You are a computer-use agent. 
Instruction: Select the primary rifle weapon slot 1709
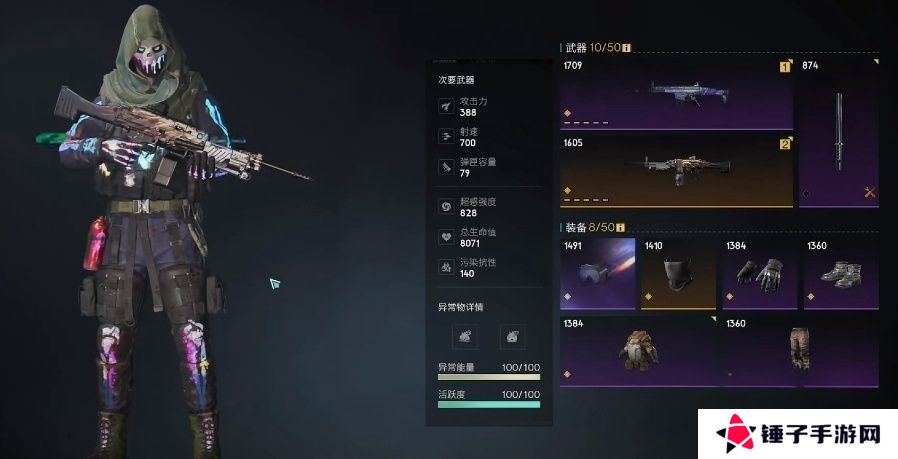click(676, 94)
